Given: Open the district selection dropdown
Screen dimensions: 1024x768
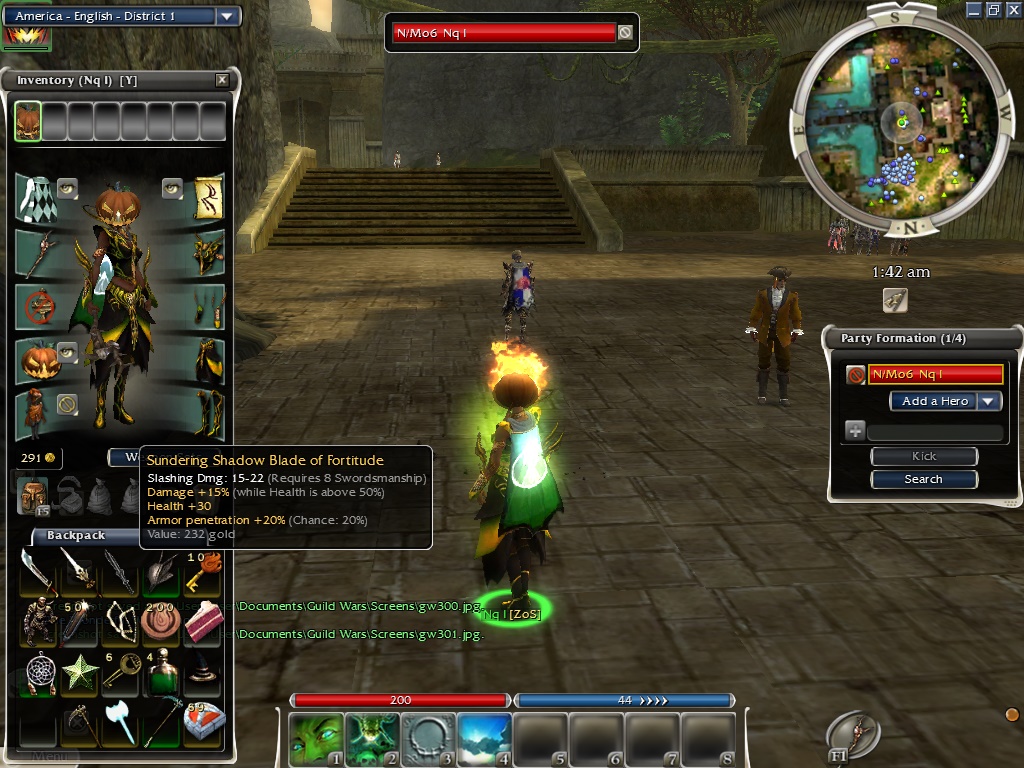Looking at the screenshot, I should tap(227, 16).
